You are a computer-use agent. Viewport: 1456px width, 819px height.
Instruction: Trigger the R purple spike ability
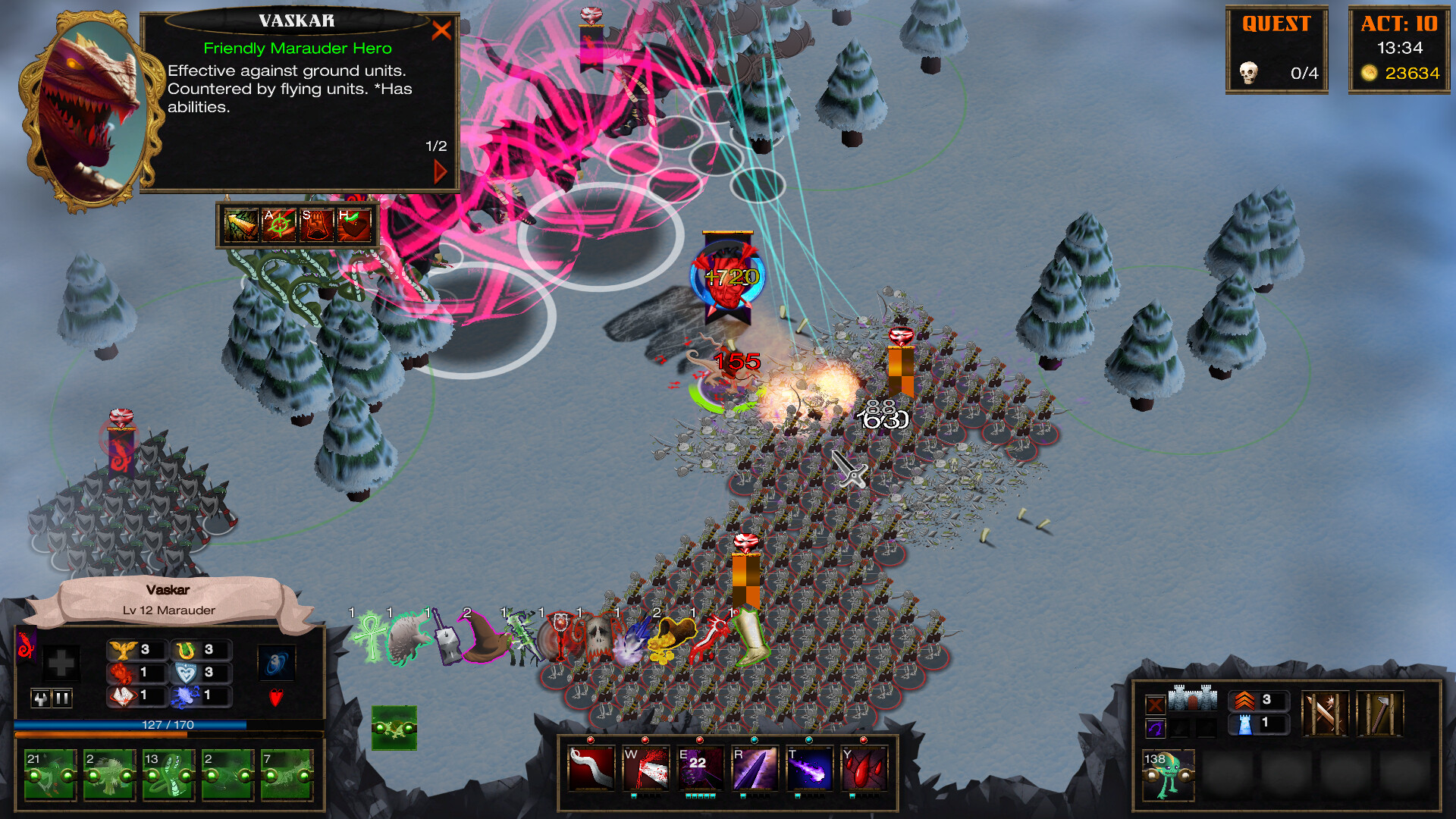point(755,767)
